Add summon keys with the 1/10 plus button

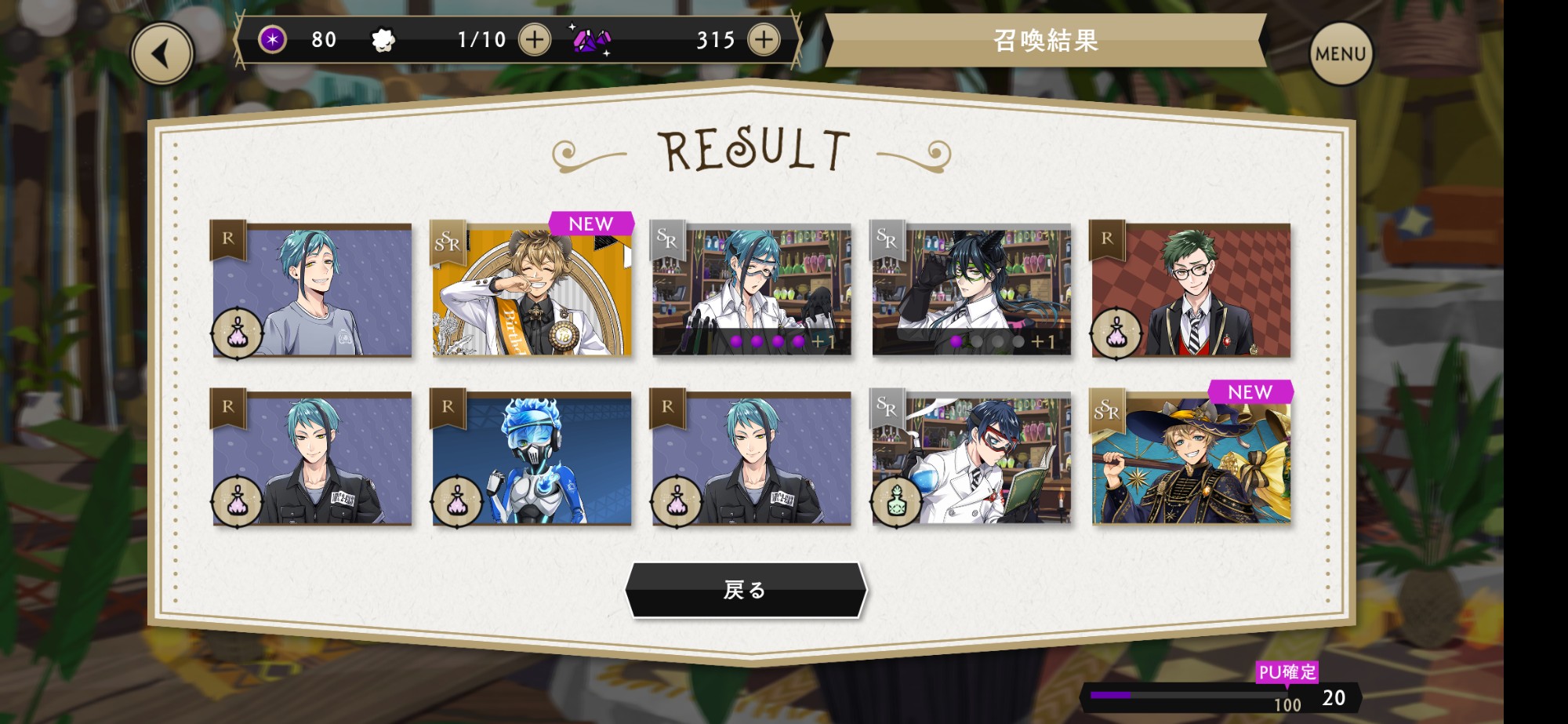tap(535, 39)
